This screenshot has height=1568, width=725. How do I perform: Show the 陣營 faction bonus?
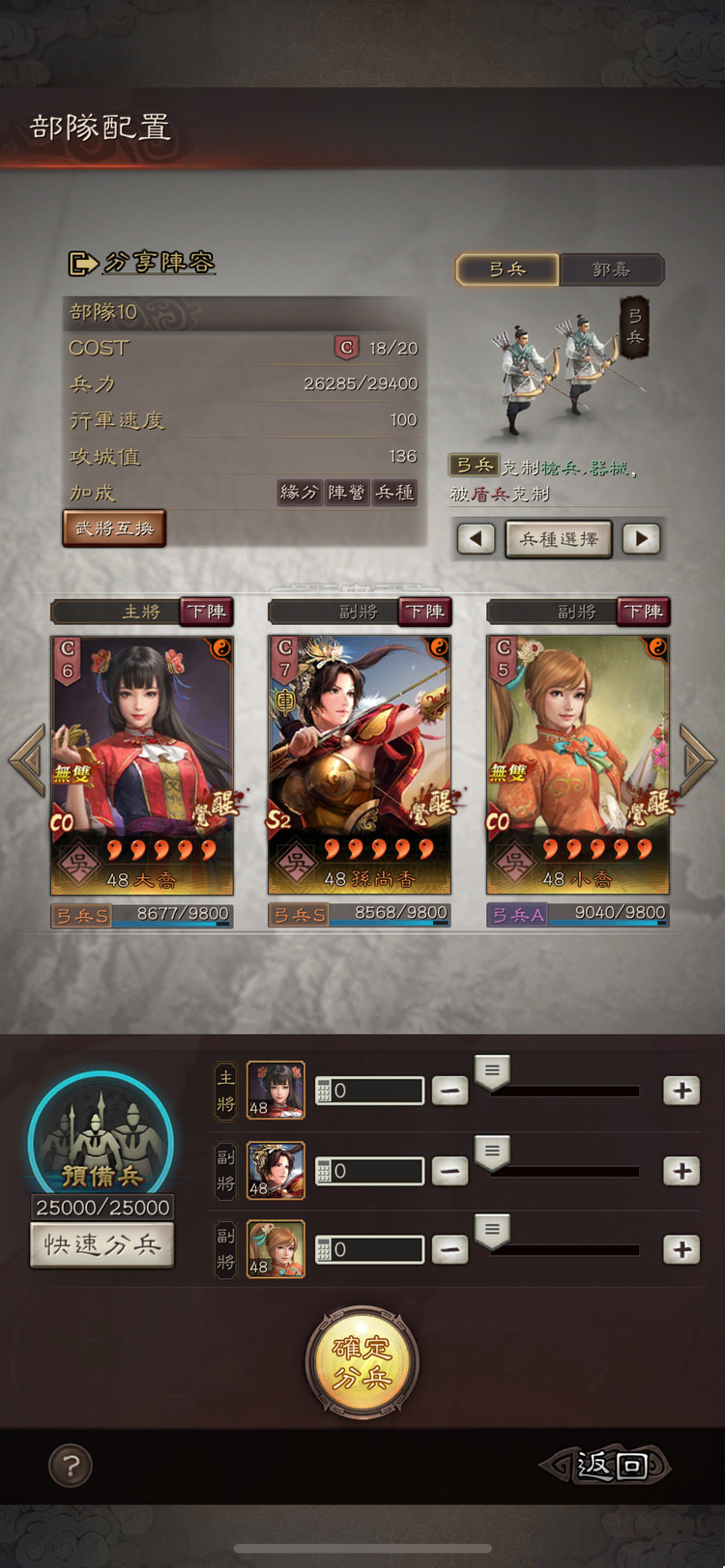coord(346,493)
